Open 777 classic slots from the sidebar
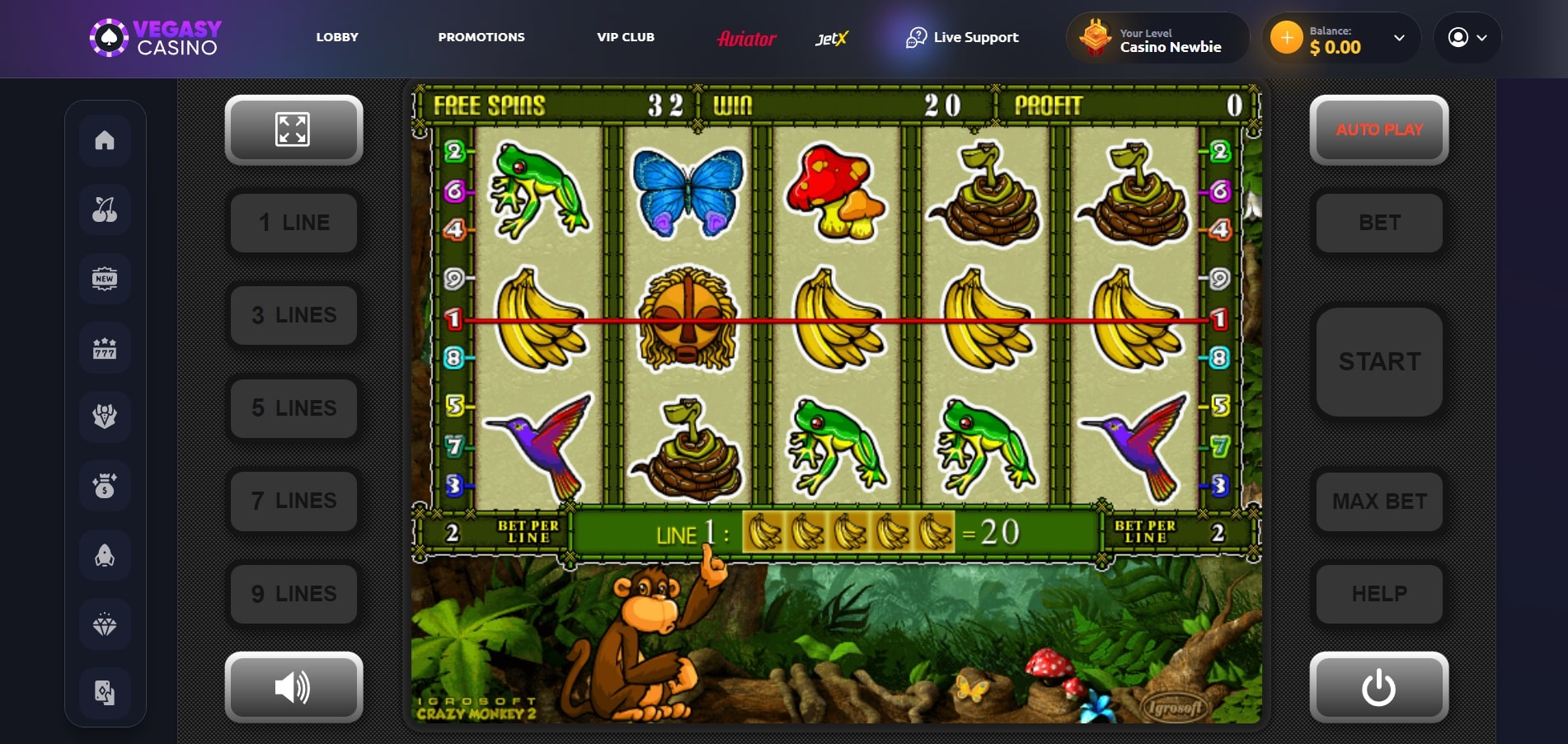 (105, 347)
